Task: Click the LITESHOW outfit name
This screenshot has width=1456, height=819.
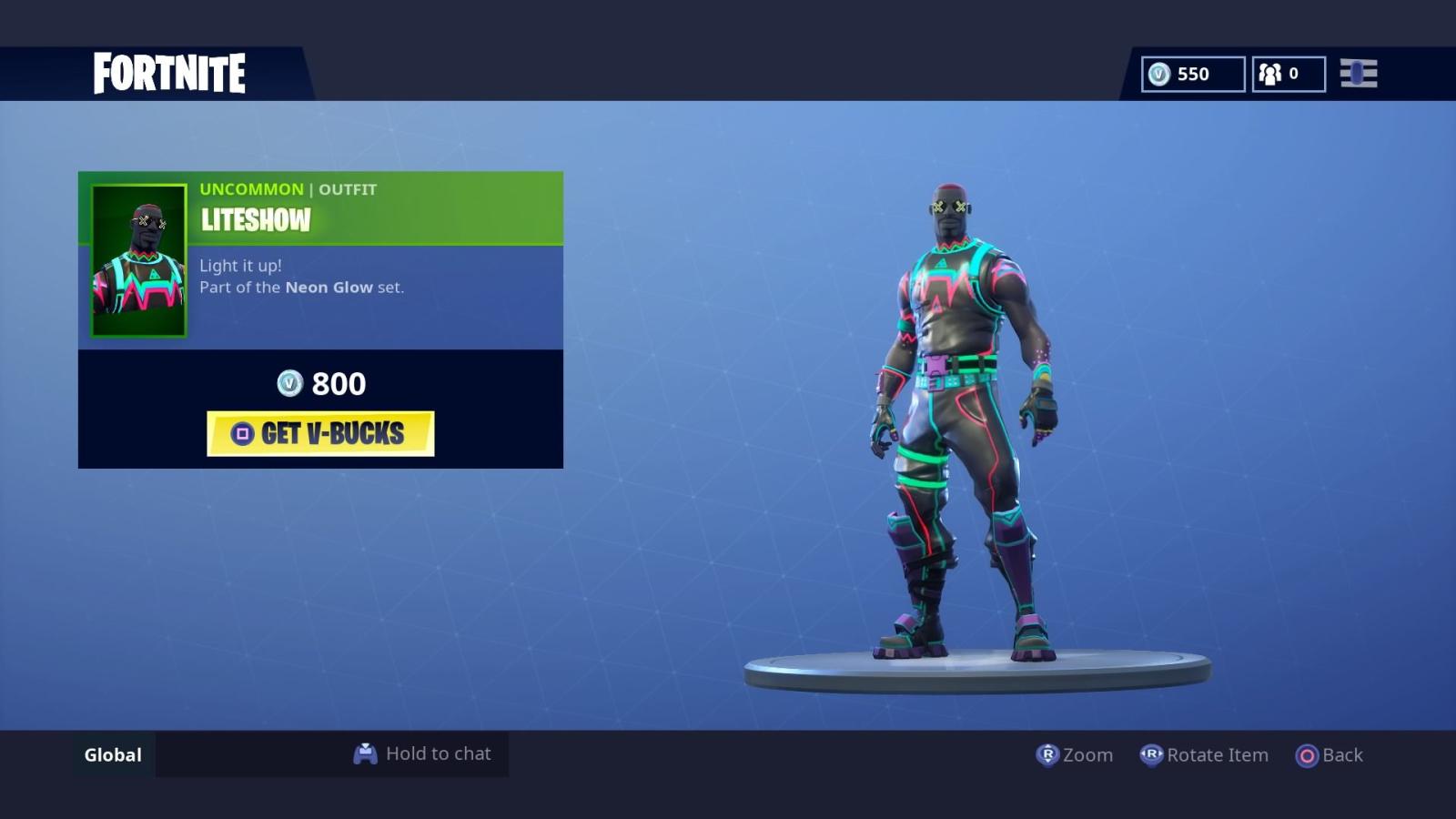Action: tap(254, 220)
